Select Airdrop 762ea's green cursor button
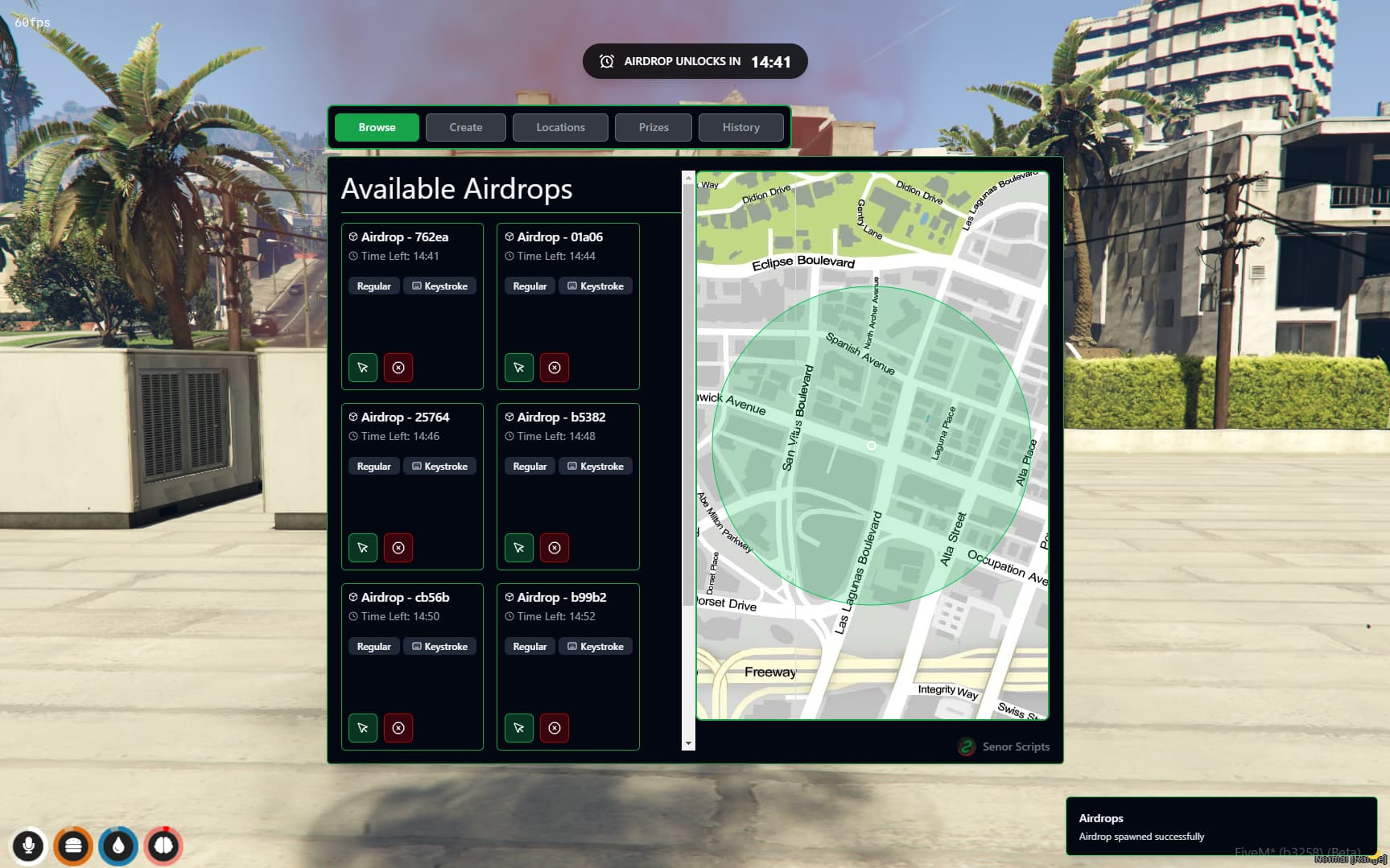The image size is (1390, 868). [x=363, y=368]
